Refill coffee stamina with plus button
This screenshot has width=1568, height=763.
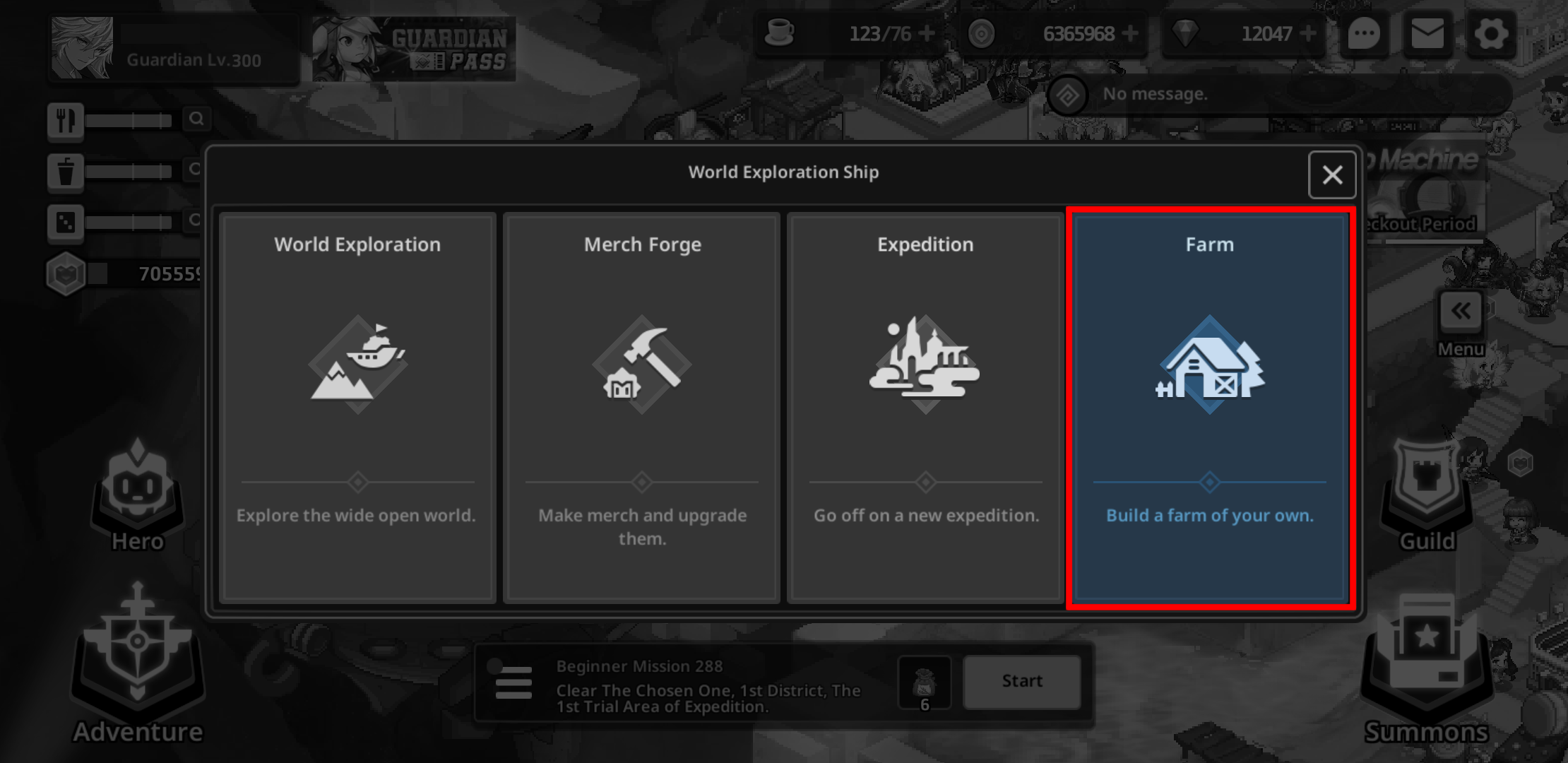click(927, 33)
